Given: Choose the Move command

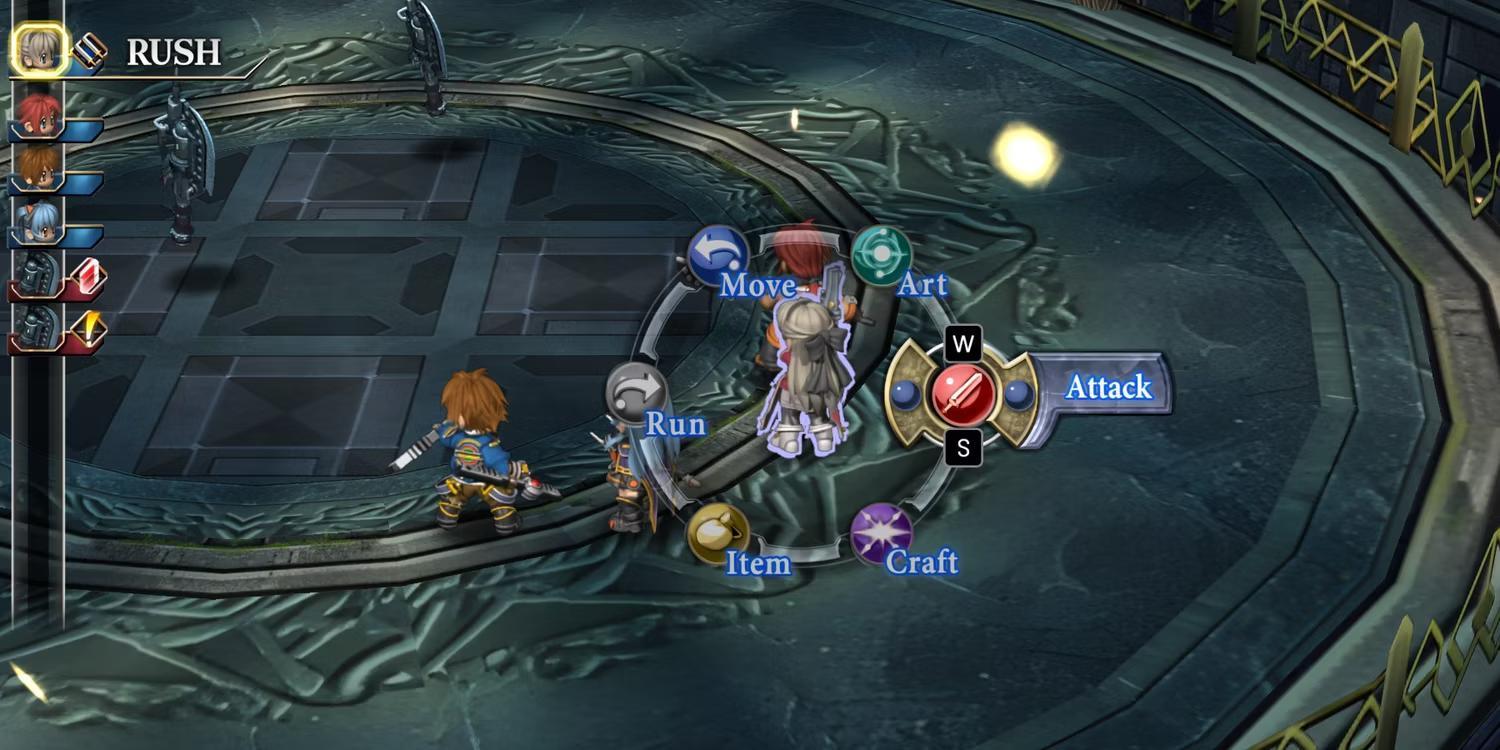Looking at the screenshot, I should 718,257.
